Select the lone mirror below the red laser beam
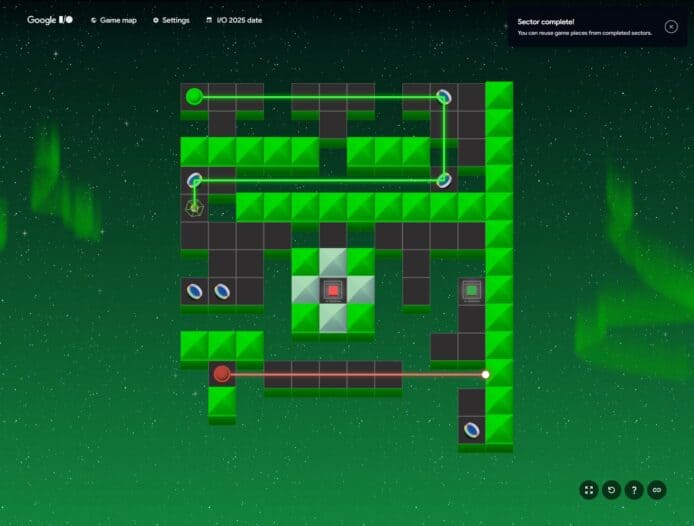Viewport: 694px width, 526px height. pyautogui.click(x=472, y=430)
